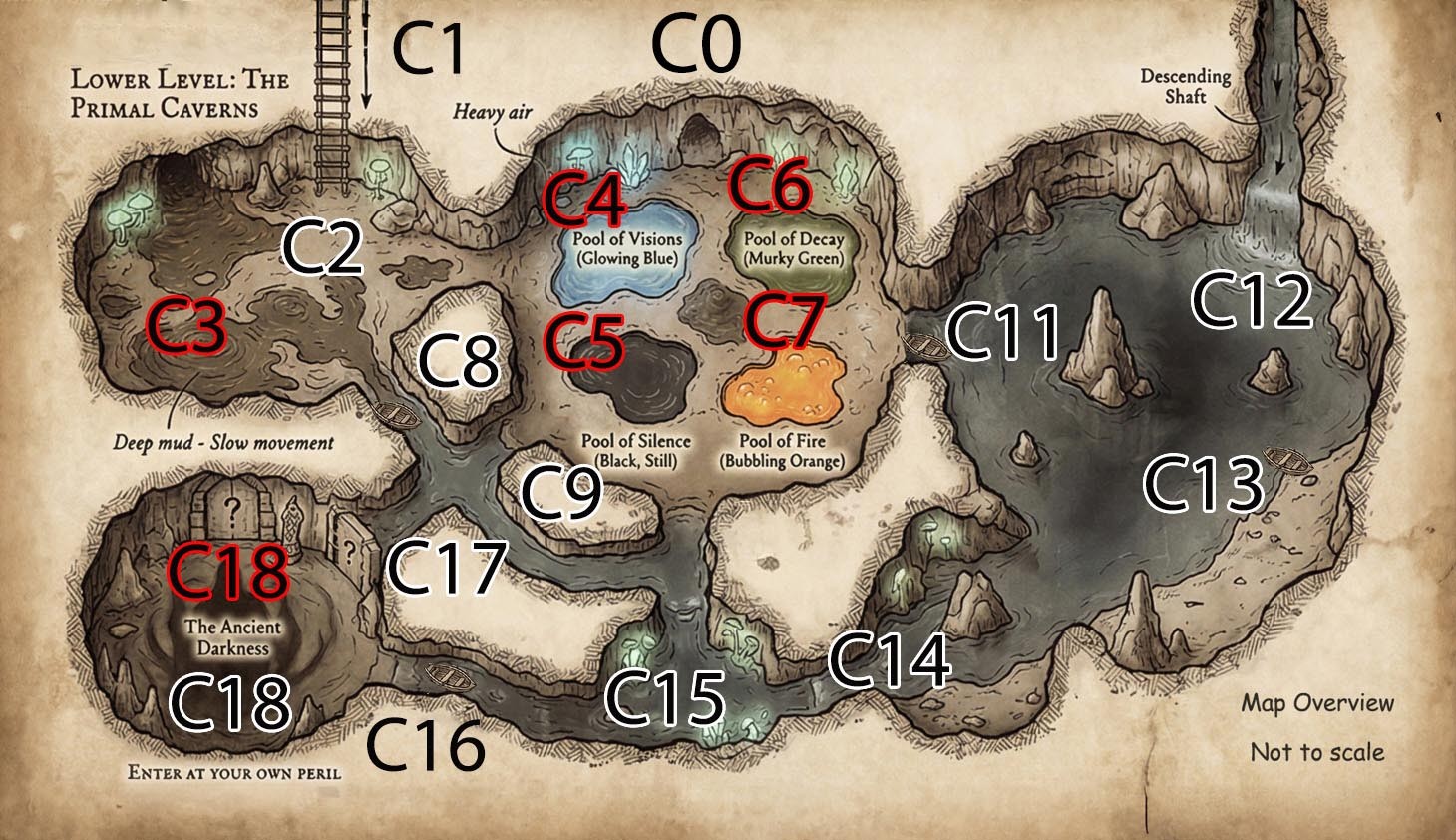Click the C1 marker by the ladder
1456x840 pixels.
click(429, 48)
